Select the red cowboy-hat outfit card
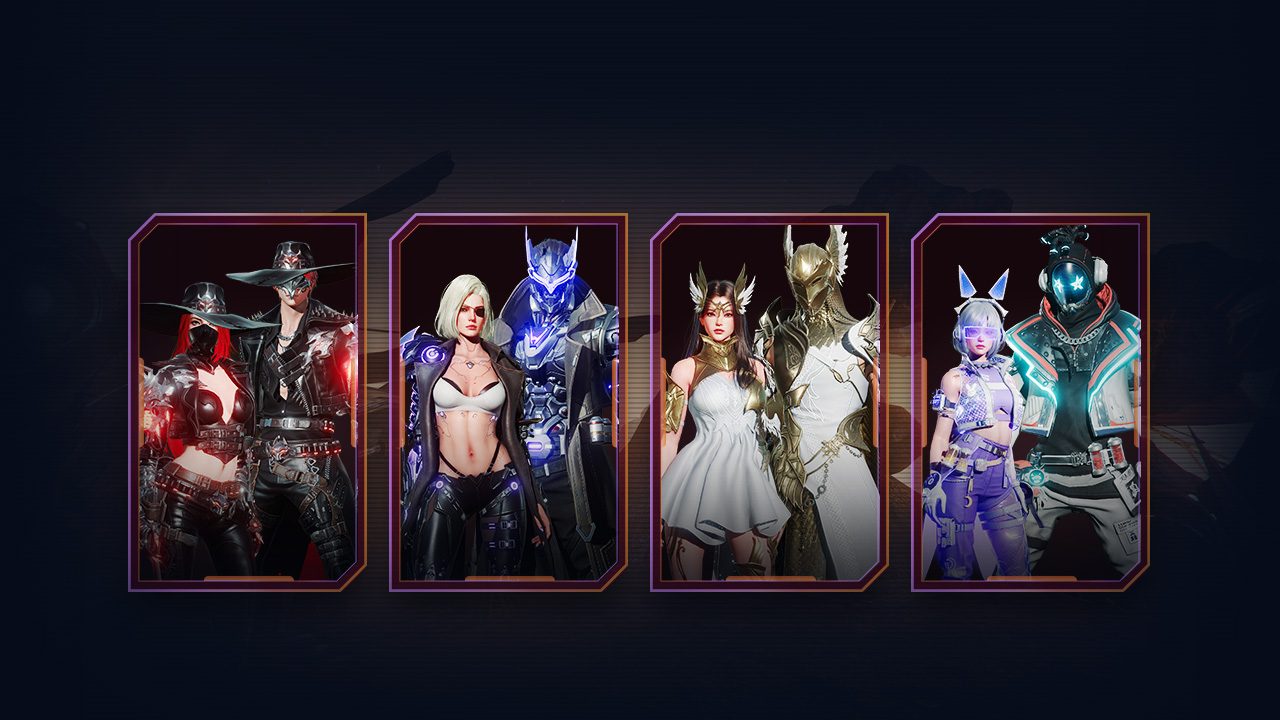The height and width of the screenshot is (720, 1280). point(247,402)
